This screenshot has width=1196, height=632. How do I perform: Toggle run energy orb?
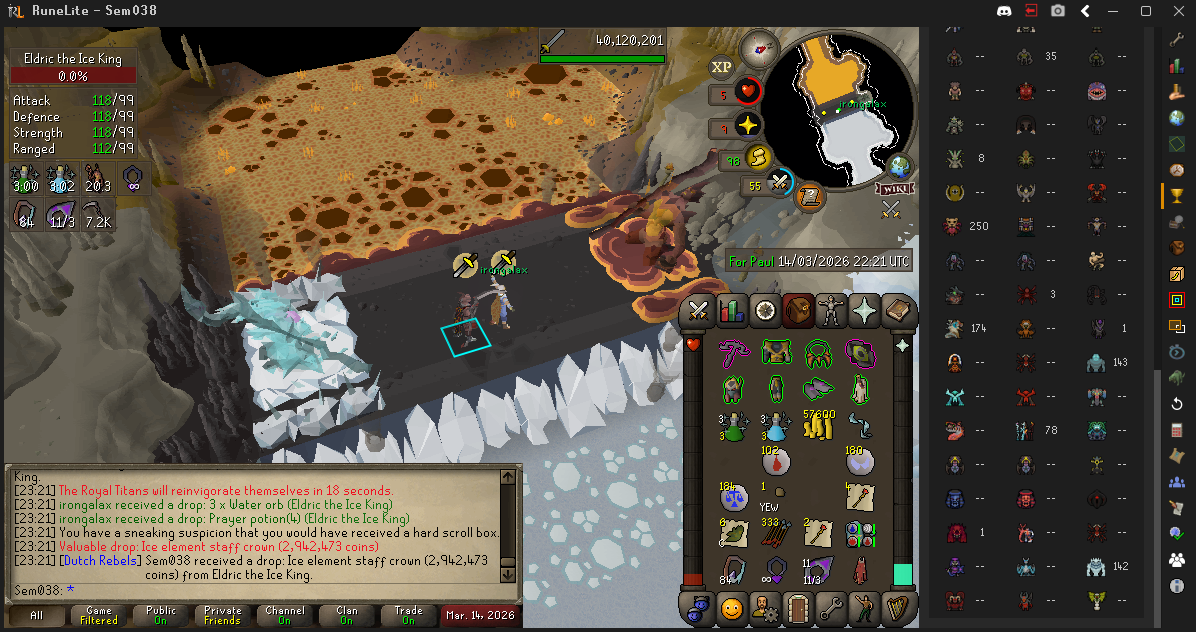pos(758,159)
